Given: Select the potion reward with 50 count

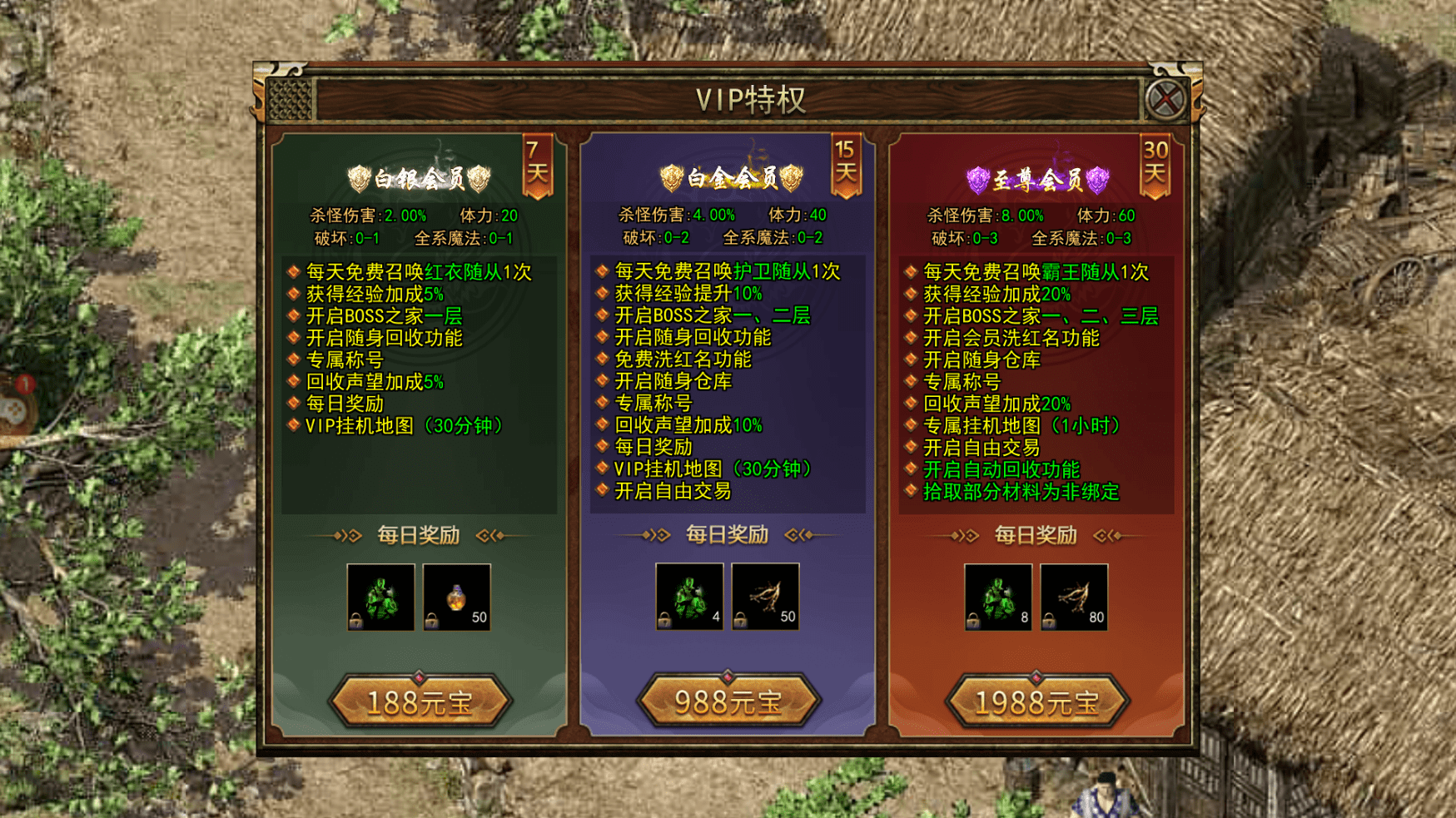Looking at the screenshot, I should [x=456, y=597].
